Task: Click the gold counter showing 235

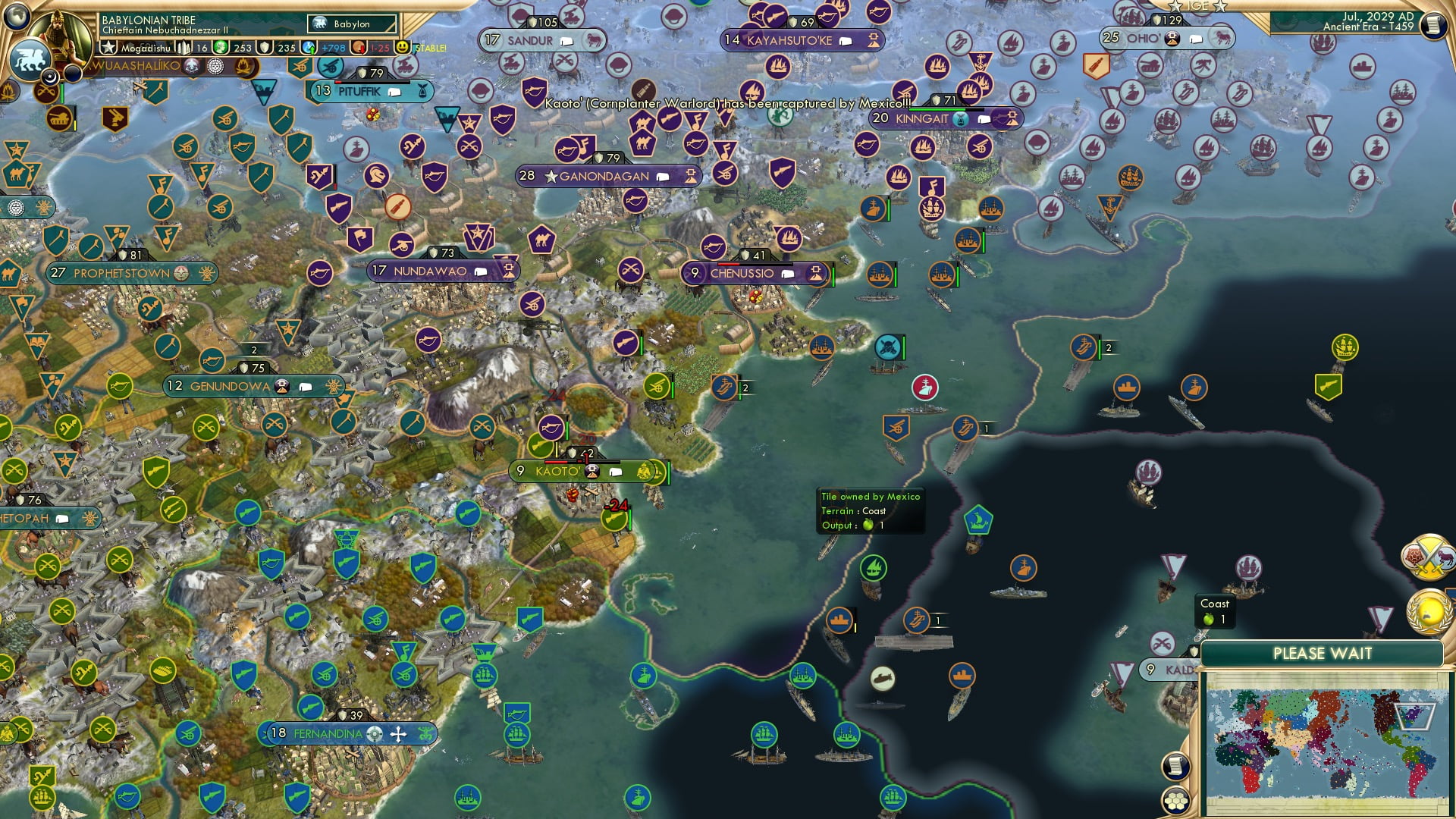Action: (287, 48)
